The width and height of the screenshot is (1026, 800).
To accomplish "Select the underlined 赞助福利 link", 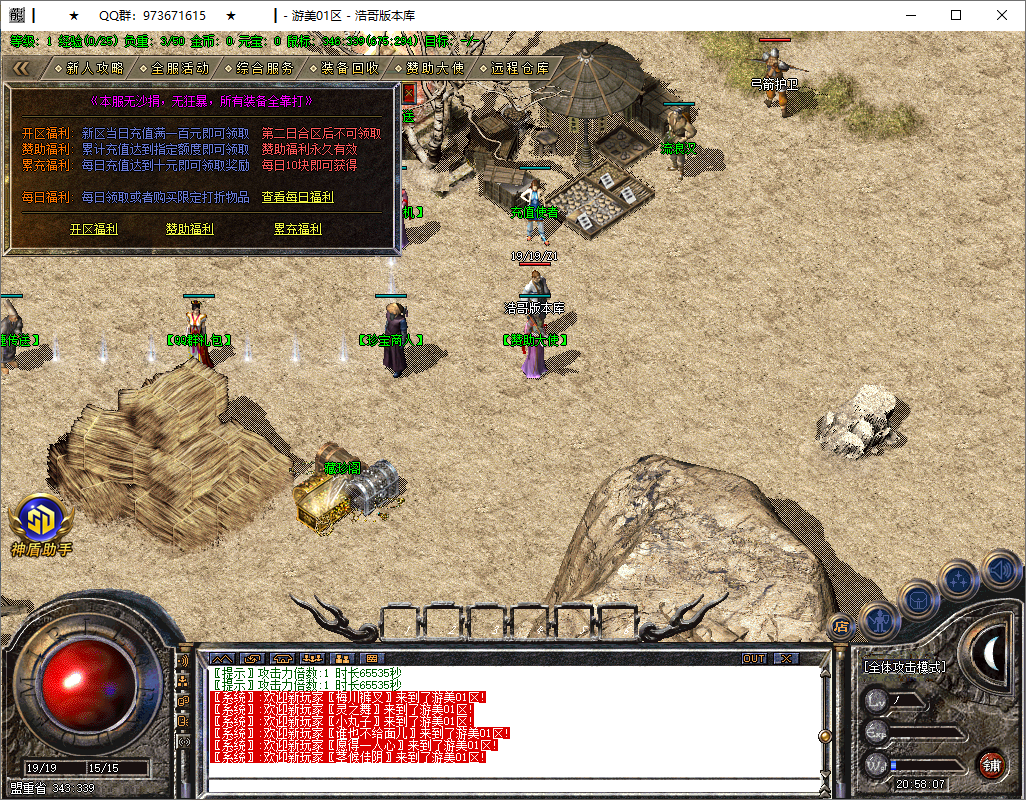I will tap(189, 229).
